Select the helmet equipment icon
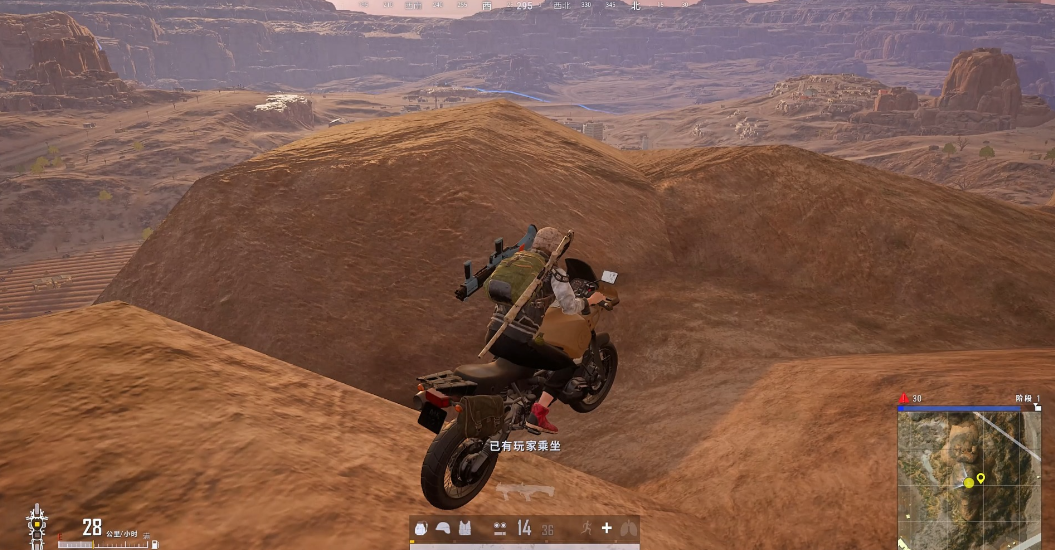This screenshot has width=1055, height=550. [x=442, y=528]
